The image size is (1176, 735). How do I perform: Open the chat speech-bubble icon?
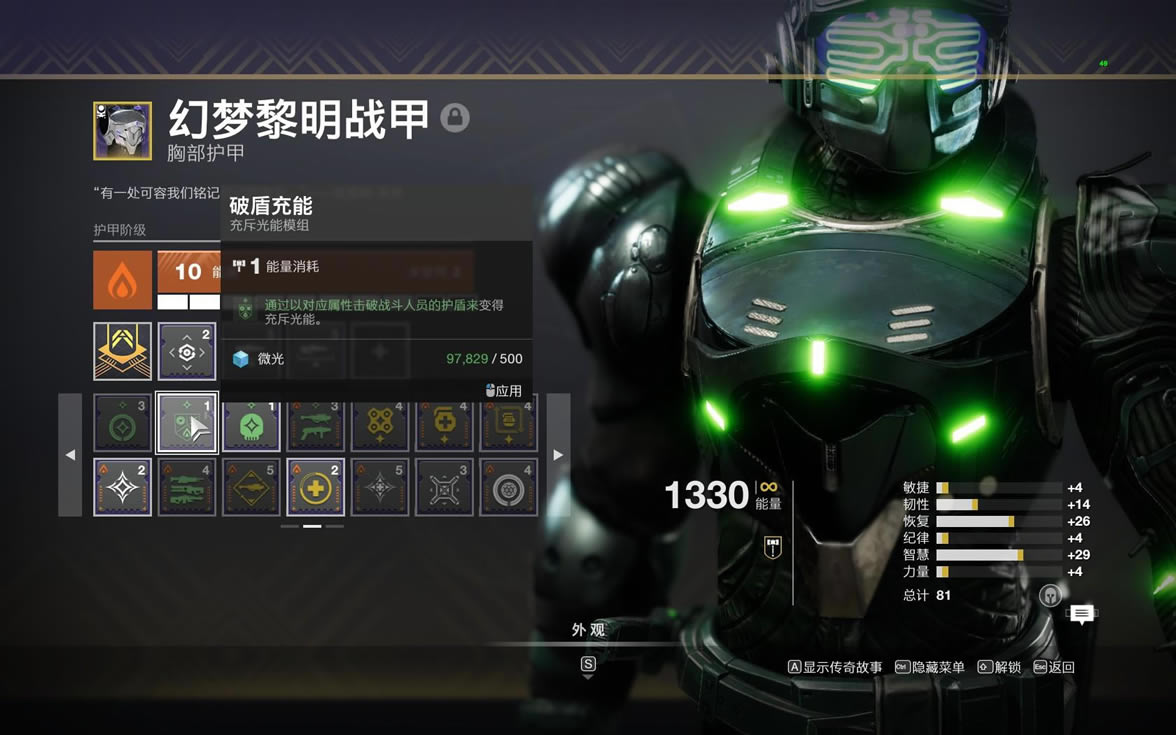pyautogui.click(x=1081, y=614)
